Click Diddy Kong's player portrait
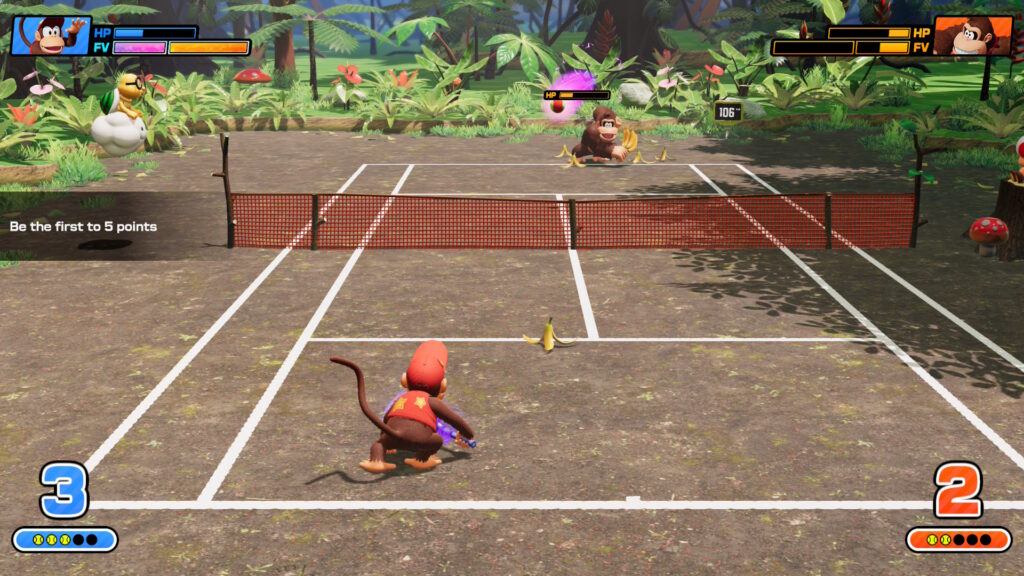The image size is (1024, 576). tap(50, 36)
